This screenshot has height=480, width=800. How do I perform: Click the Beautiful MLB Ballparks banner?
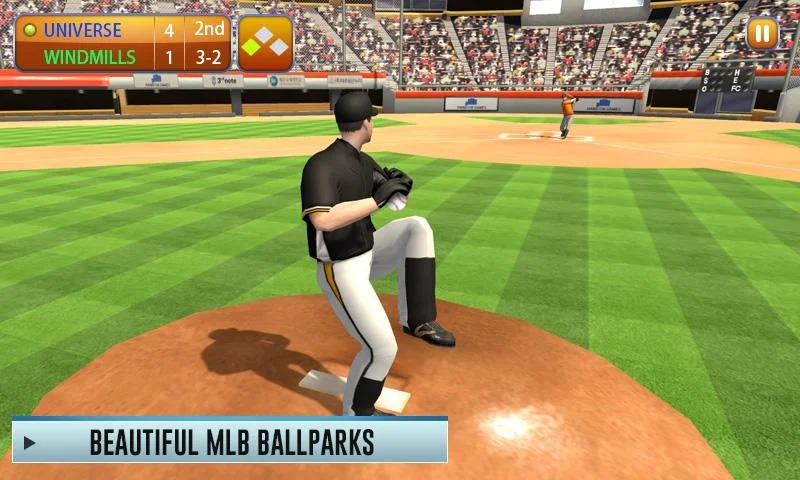[x=230, y=441]
